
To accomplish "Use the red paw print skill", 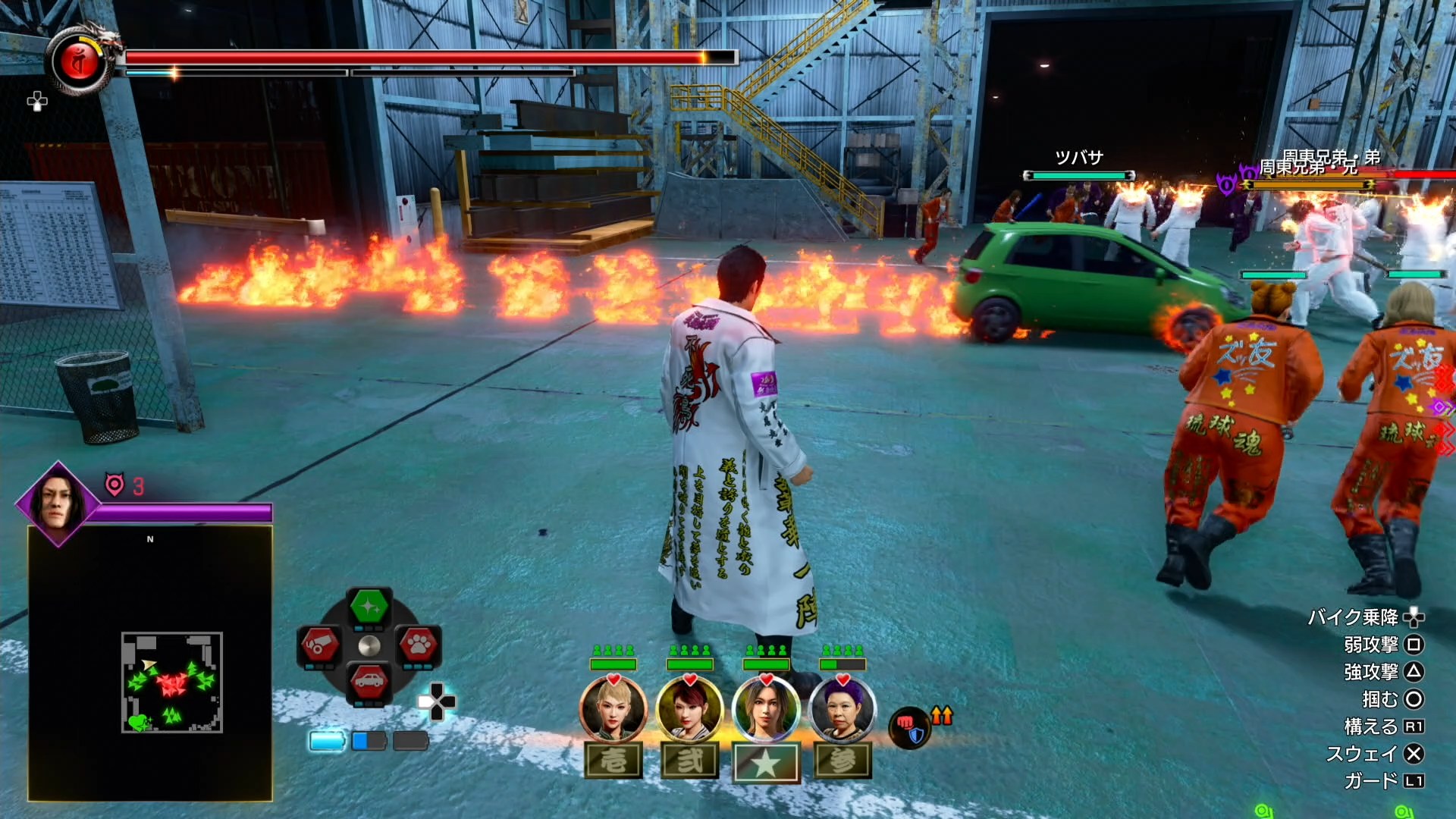I will click(419, 645).
